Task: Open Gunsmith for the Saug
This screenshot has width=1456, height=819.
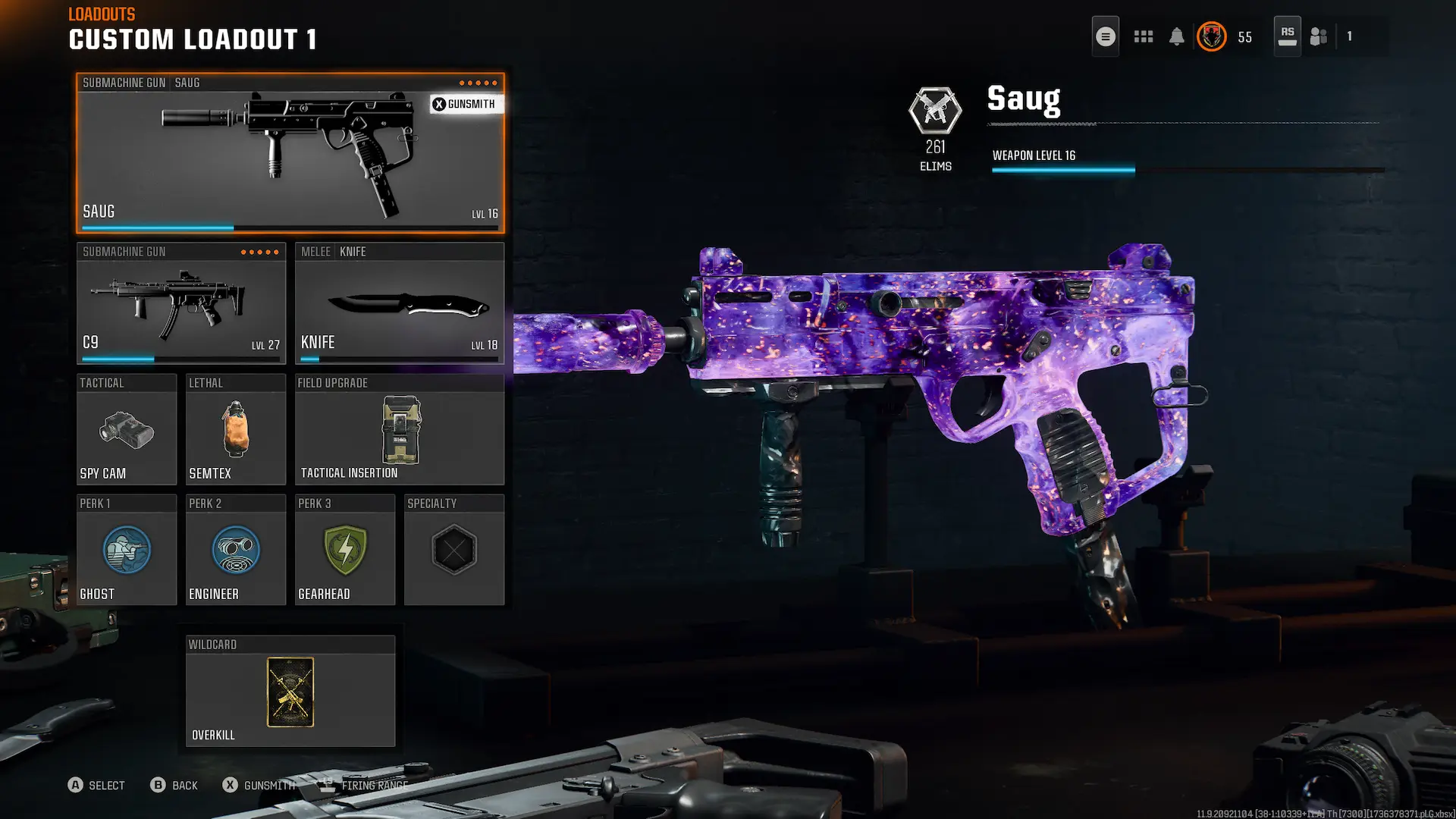Action: tap(464, 104)
